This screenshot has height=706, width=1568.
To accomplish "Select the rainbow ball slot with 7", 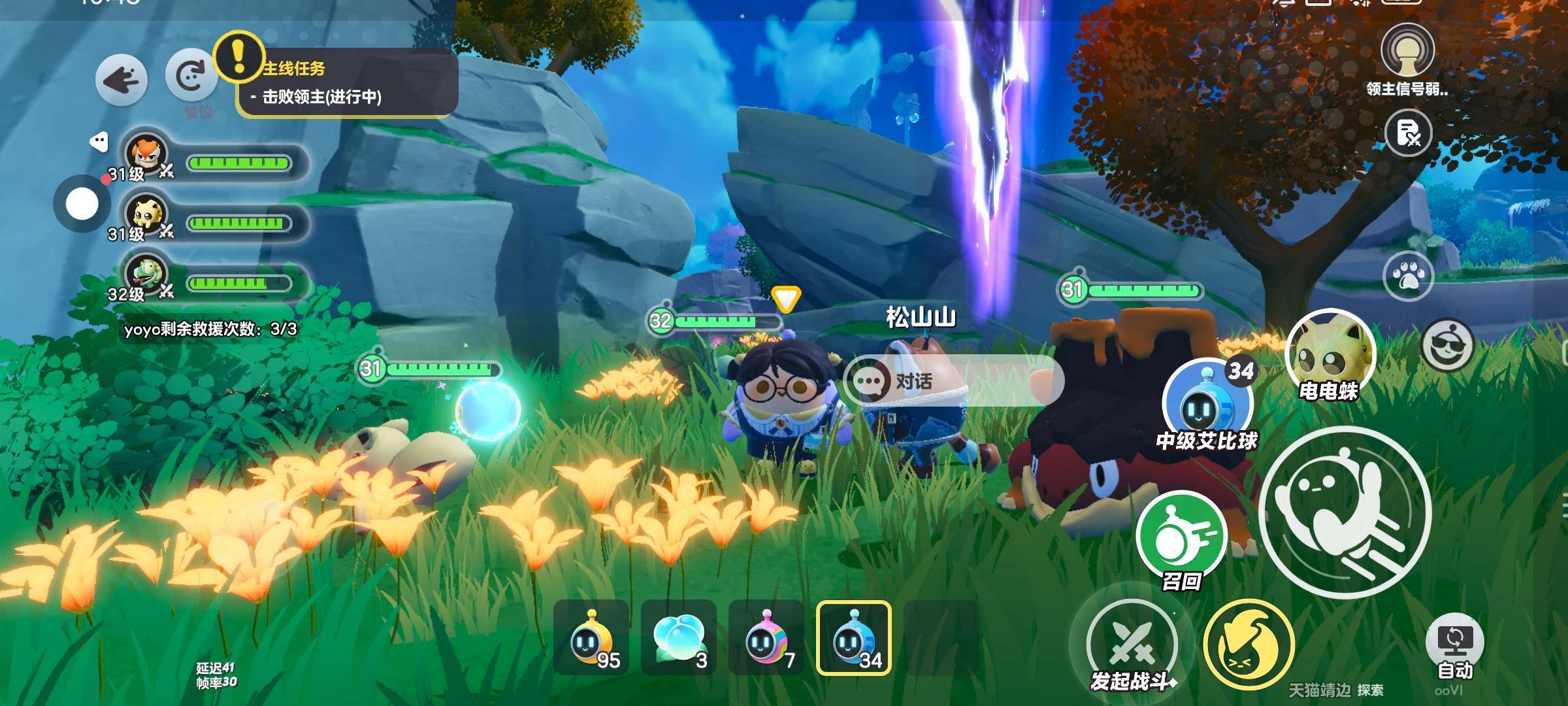I will click(x=766, y=637).
